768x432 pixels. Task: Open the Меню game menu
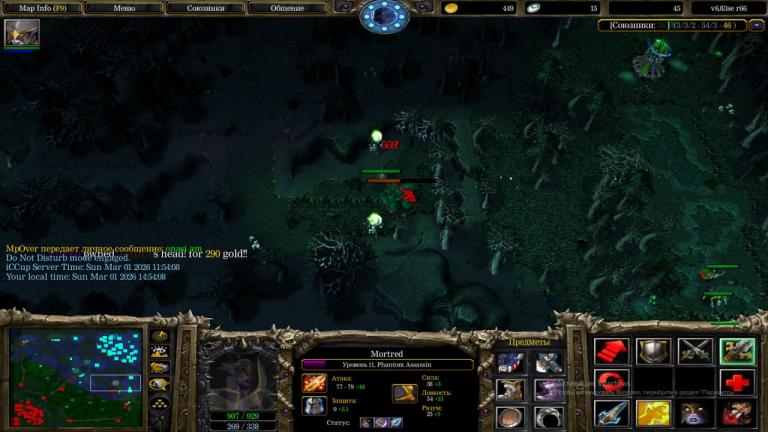124,8
